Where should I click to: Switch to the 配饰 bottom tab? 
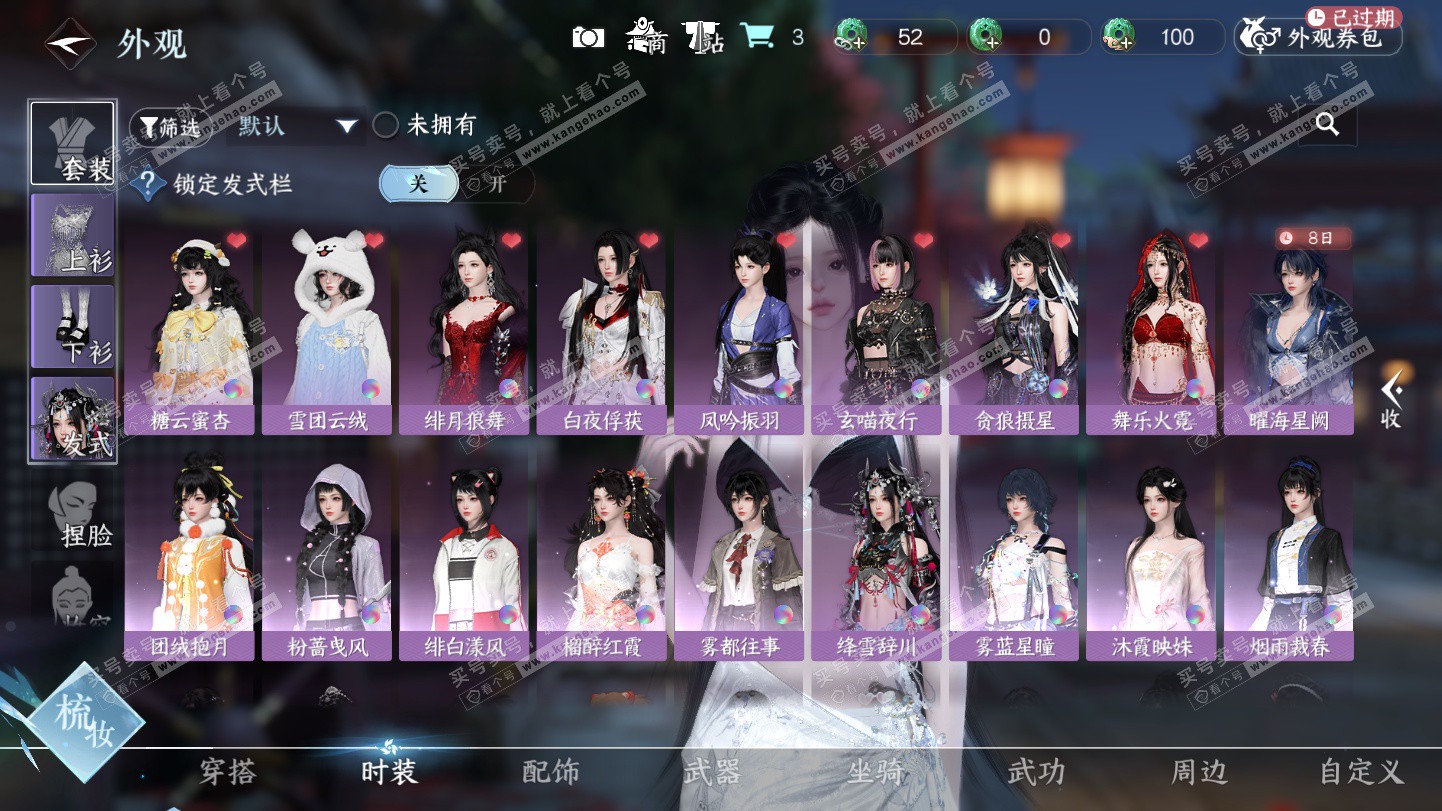coord(551,772)
